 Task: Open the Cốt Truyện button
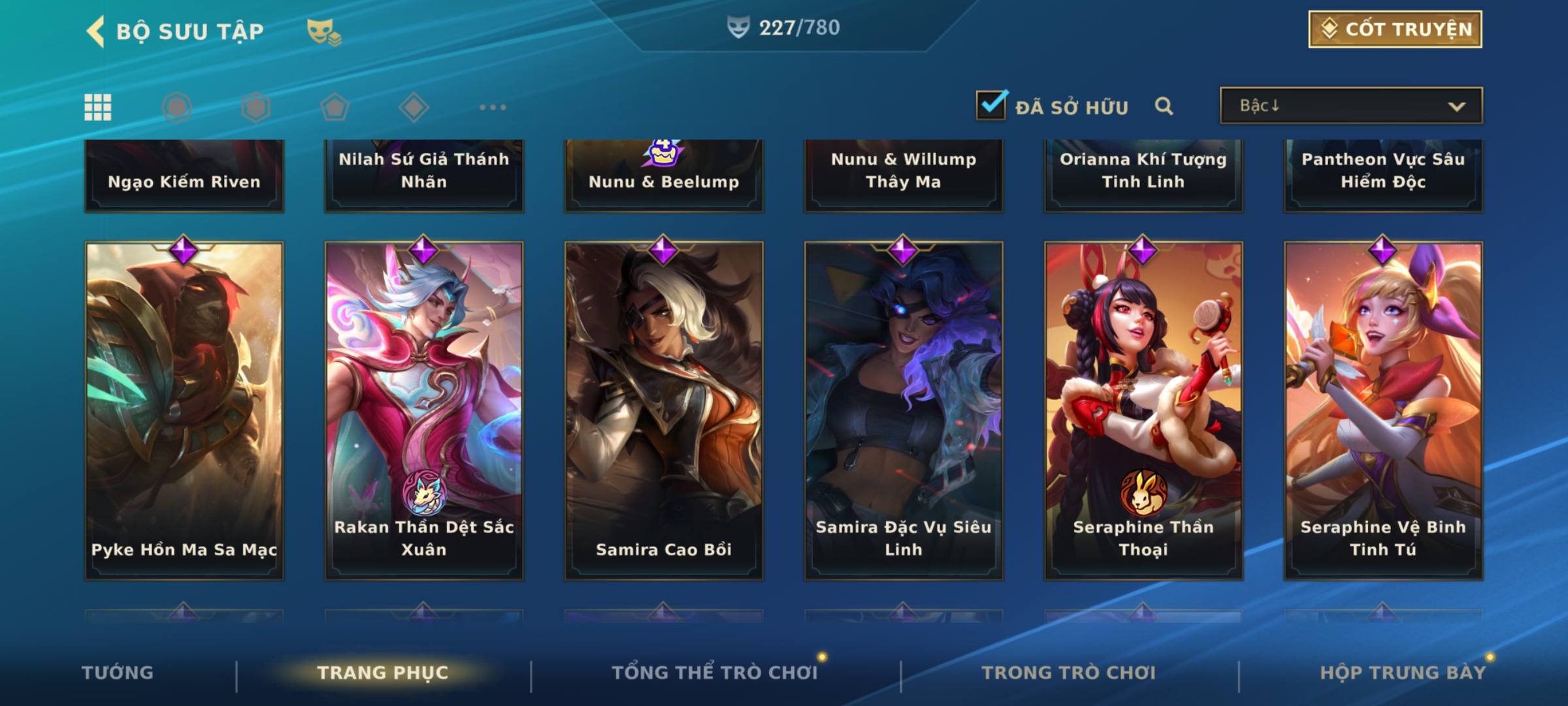[x=1395, y=29]
